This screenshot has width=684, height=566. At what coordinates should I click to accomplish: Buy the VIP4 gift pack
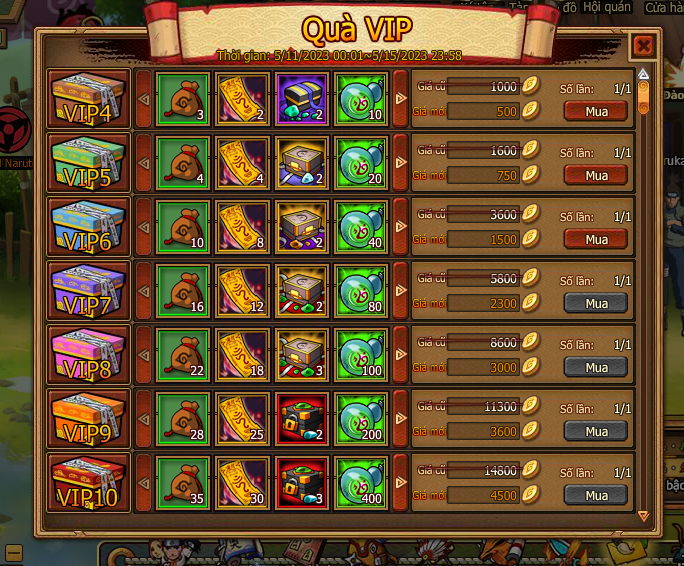tap(596, 112)
